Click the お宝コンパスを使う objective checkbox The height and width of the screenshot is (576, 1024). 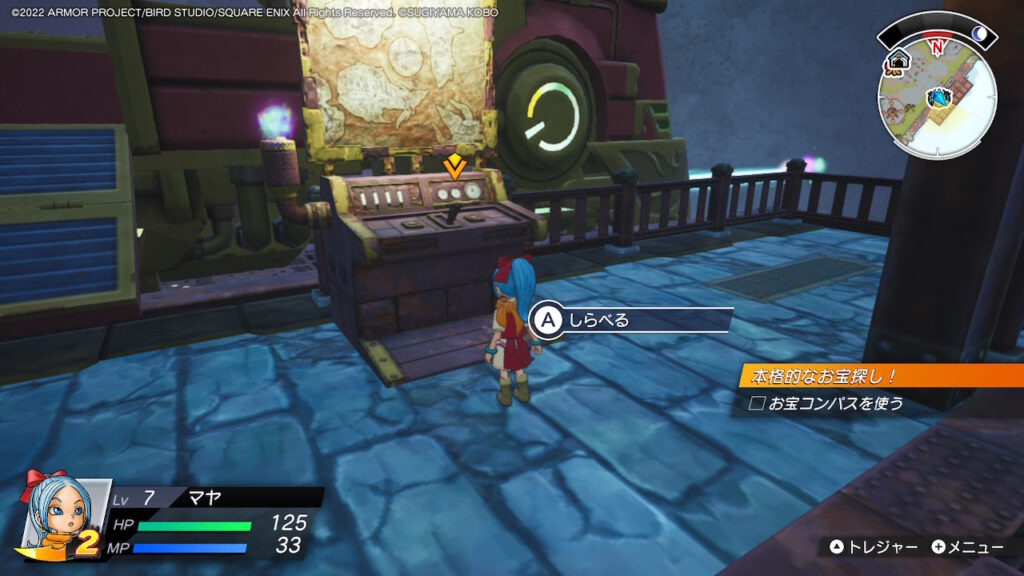coord(757,404)
